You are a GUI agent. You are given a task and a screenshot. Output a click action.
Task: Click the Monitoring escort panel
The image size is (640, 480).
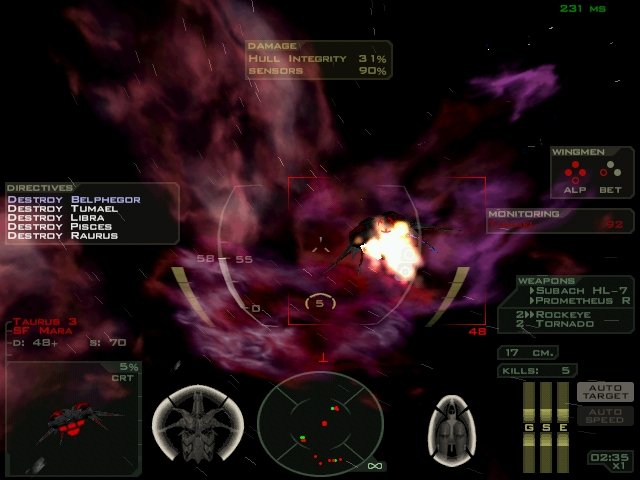click(x=560, y=220)
